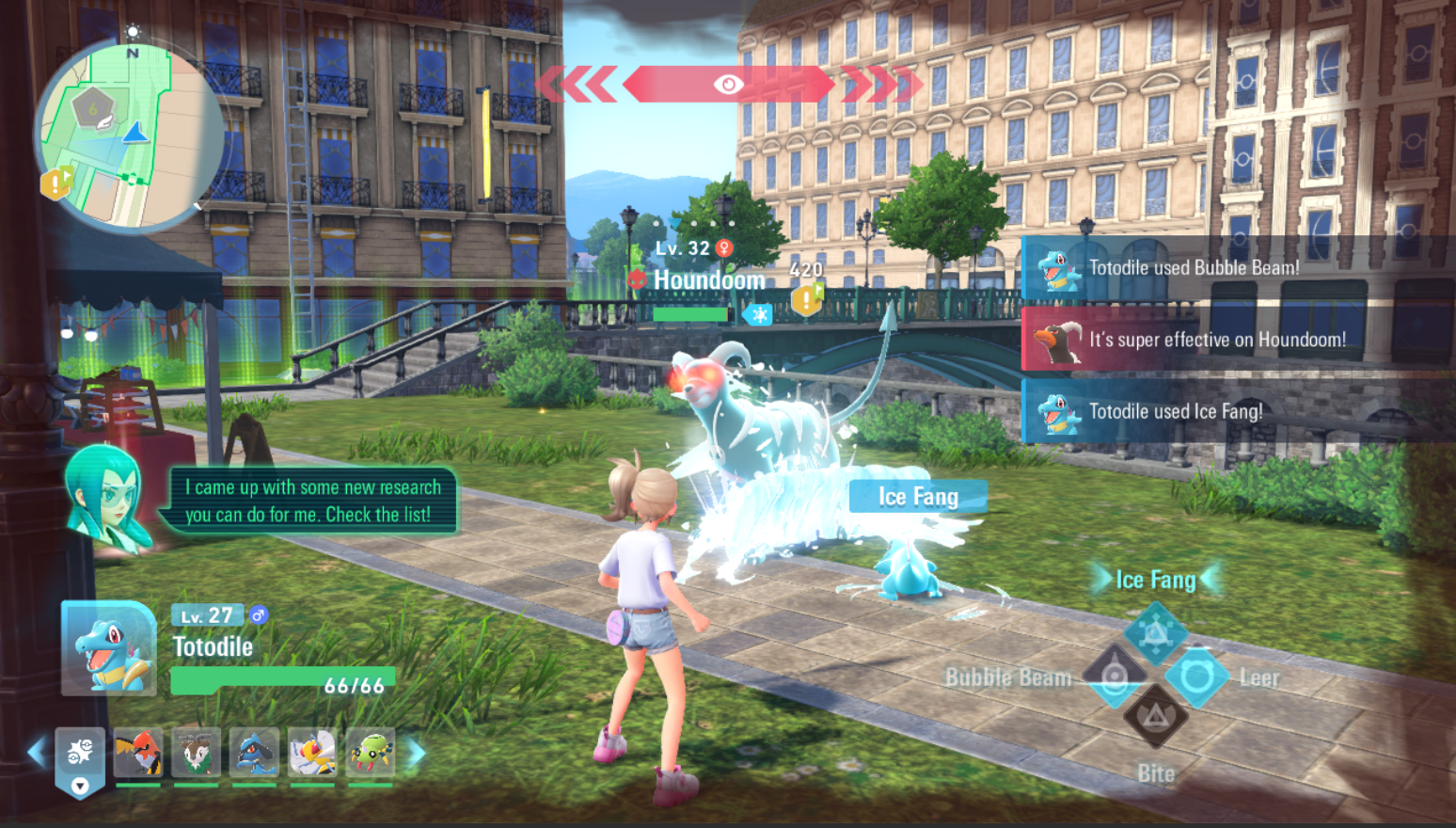The image size is (1456, 828).
Task: Choose the Bite move
Action: point(1156,718)
